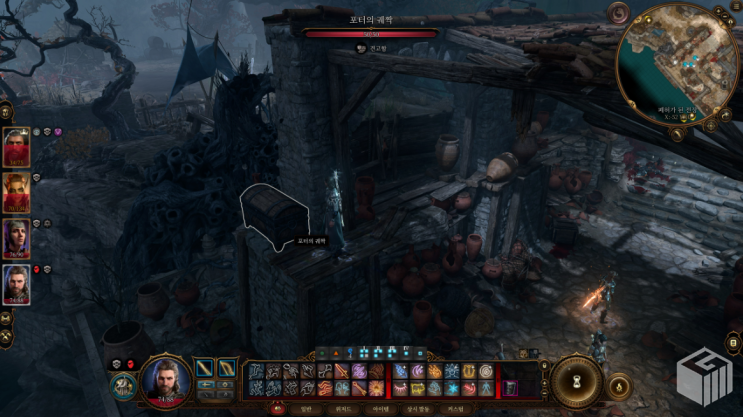Click the large active character portrait
This screenshot has height=417, width=743.
[164, 381]
